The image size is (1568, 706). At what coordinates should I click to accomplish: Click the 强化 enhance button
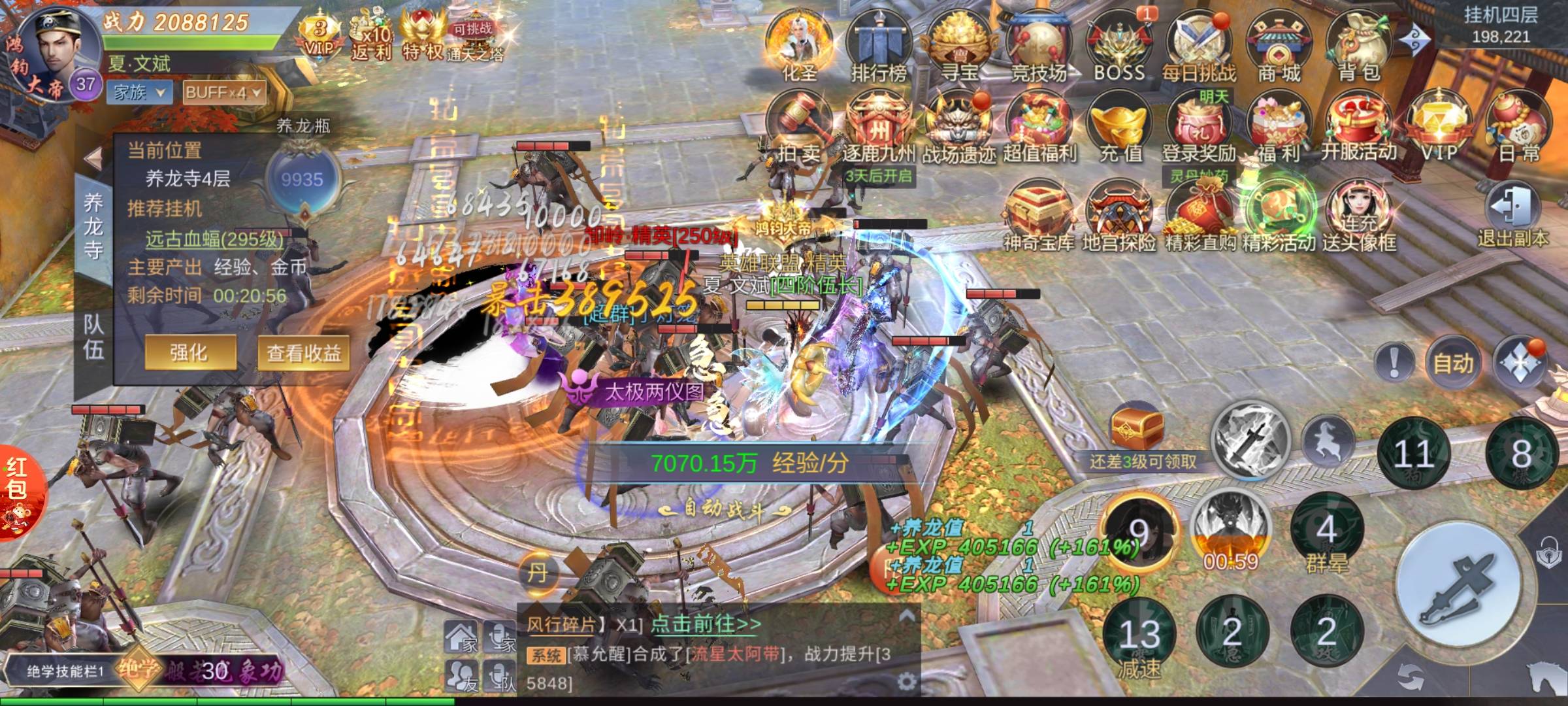(189, 353)
